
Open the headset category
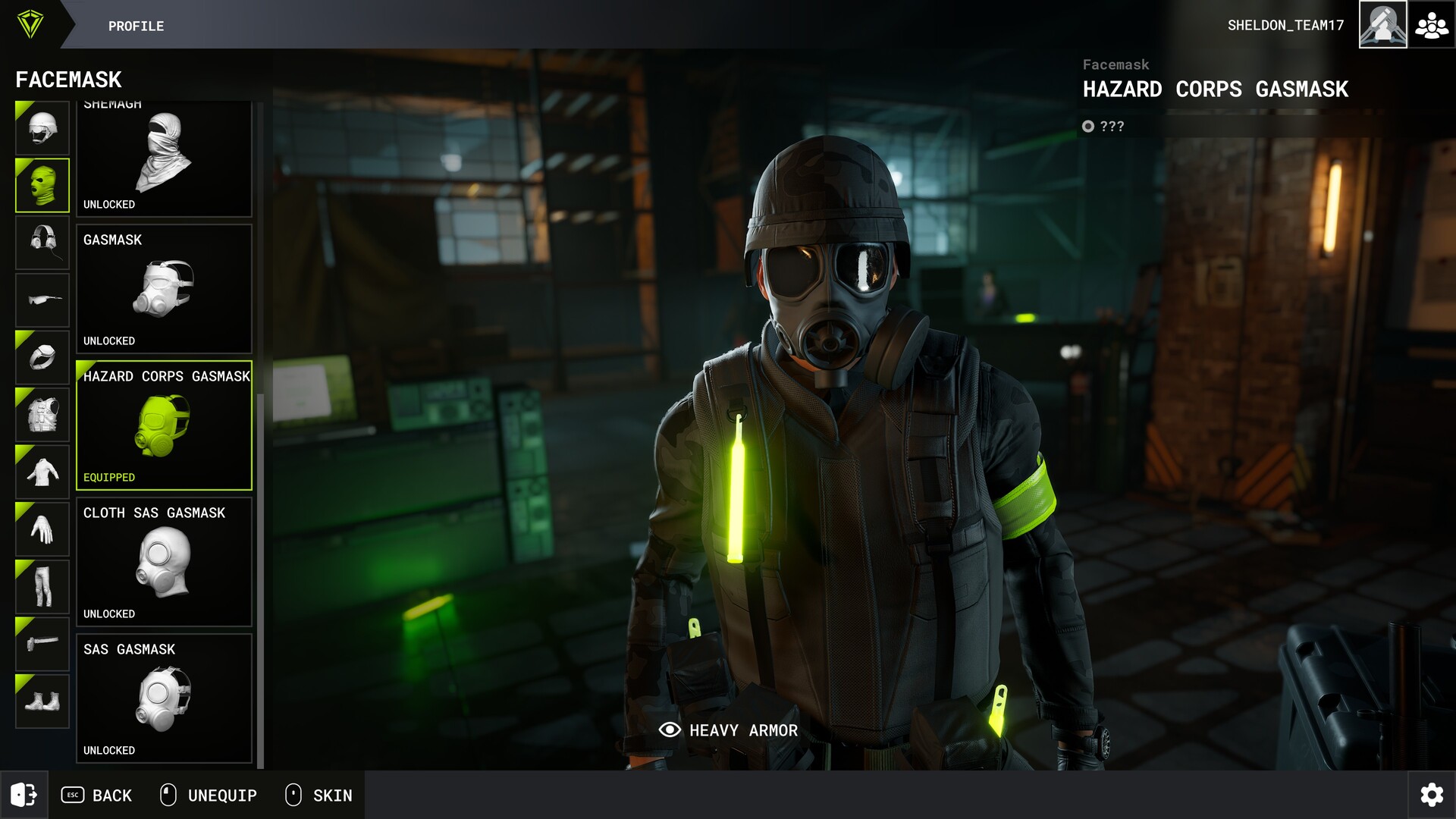click(x=42, y=243)
